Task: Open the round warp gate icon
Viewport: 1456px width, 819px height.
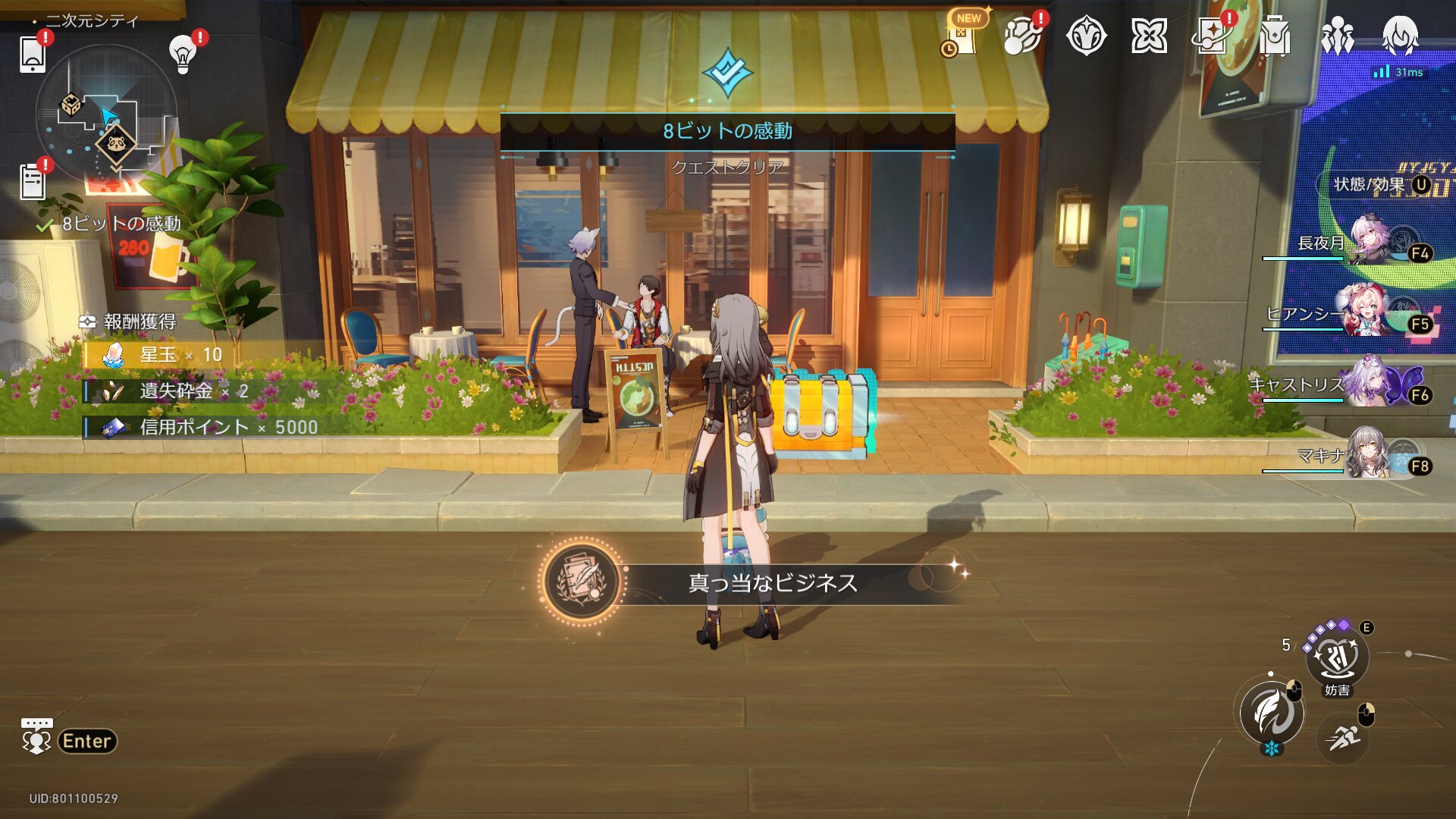Action: [1086, 36]
